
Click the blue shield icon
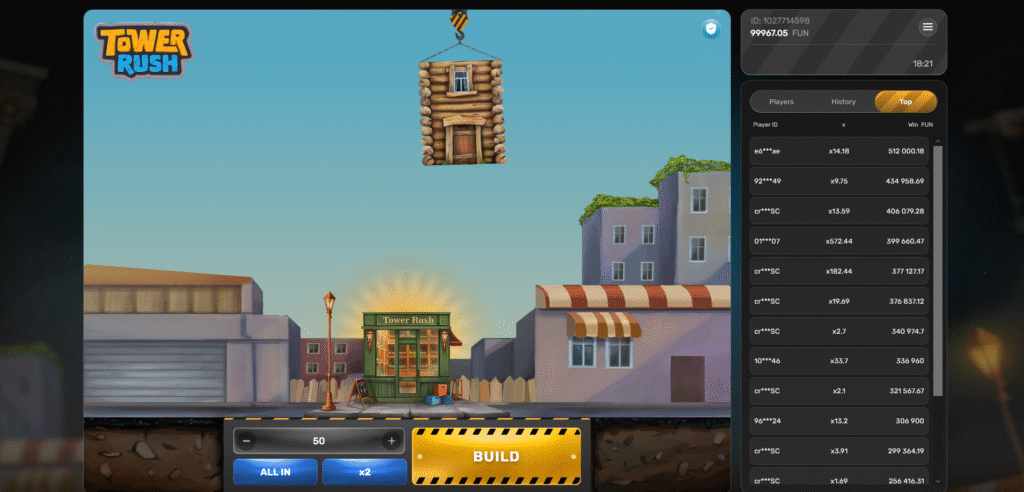(711, 29)
